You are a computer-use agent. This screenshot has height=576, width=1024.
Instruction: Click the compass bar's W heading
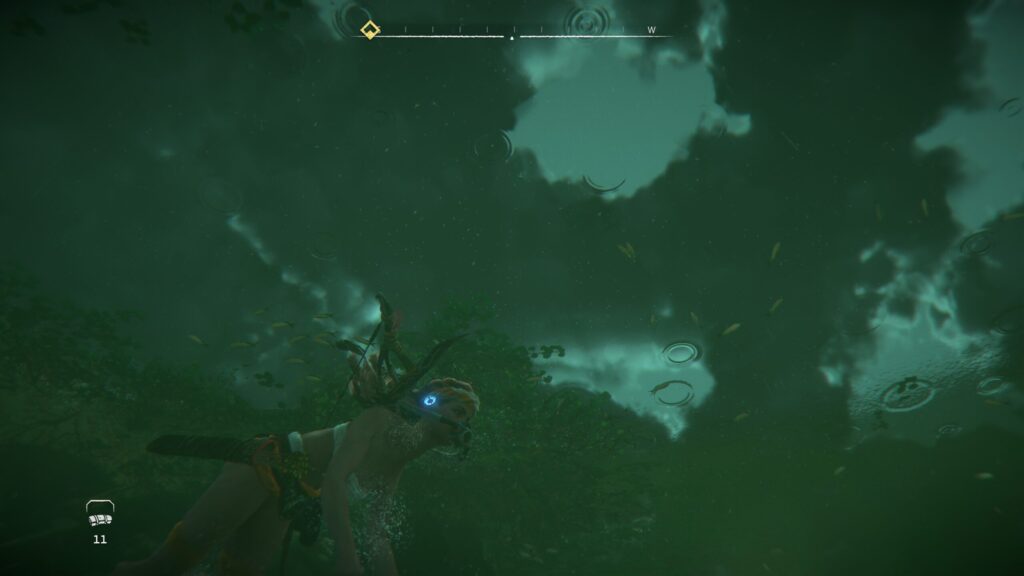point(651,30)
